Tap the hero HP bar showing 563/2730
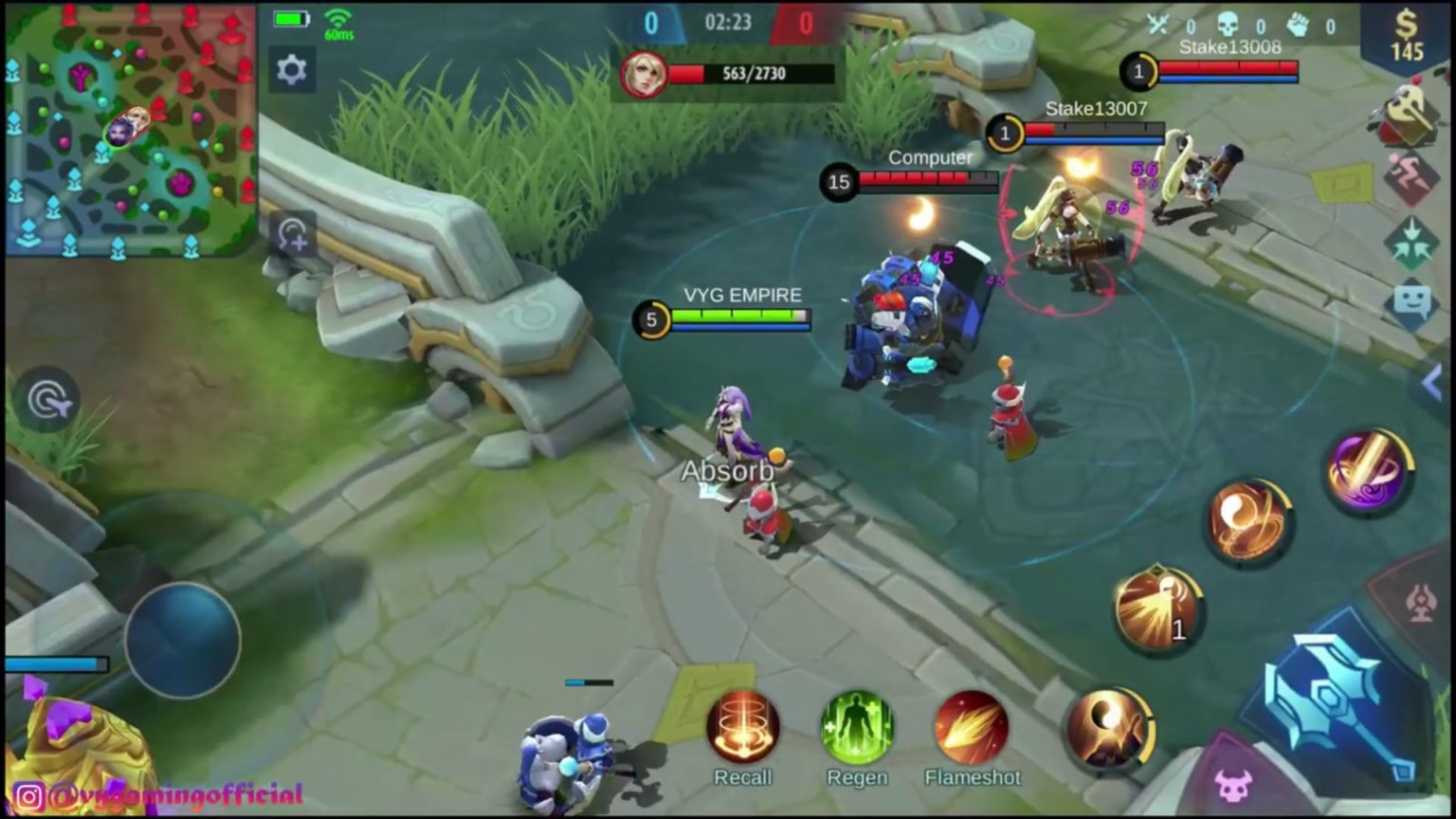Viewport: 1456px width, 819px height. pyautogui.click(x=751, y=73)
